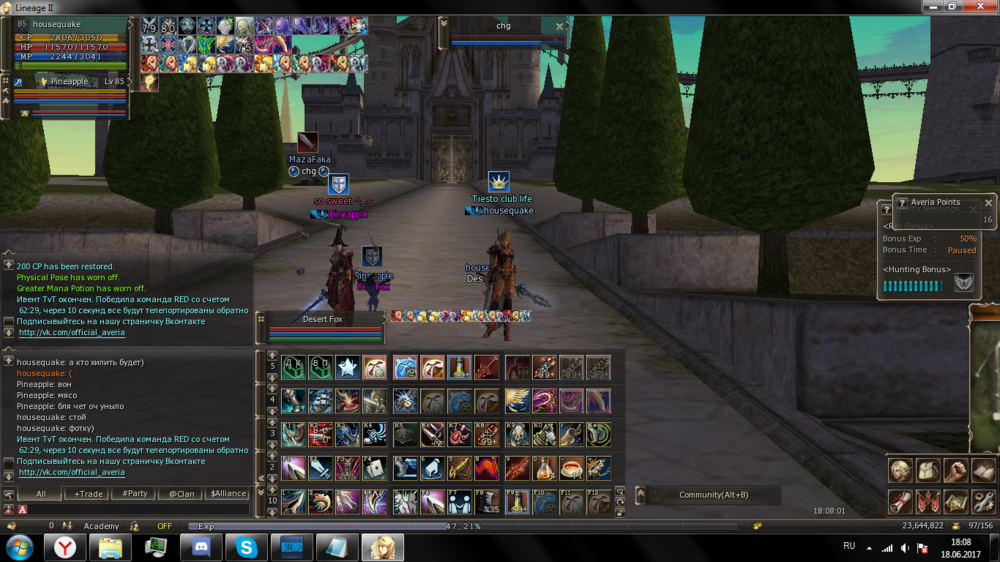Open the inventory bag menu icon

pos(929,470)
